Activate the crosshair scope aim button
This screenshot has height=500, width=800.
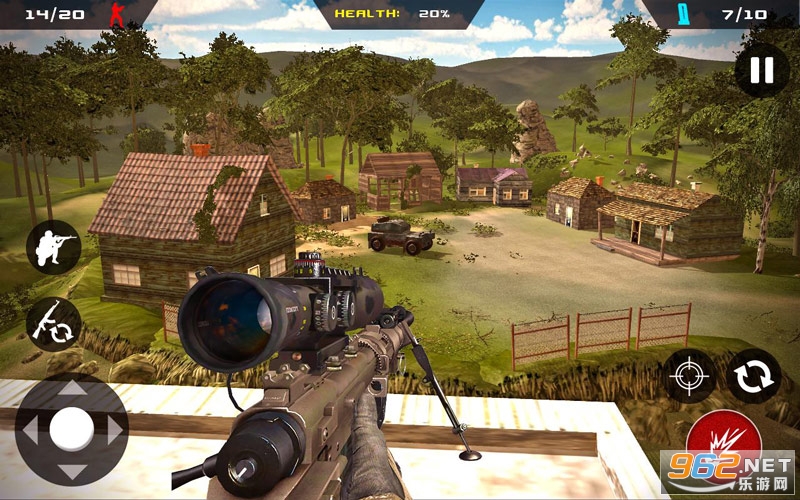tap(691, 376)
